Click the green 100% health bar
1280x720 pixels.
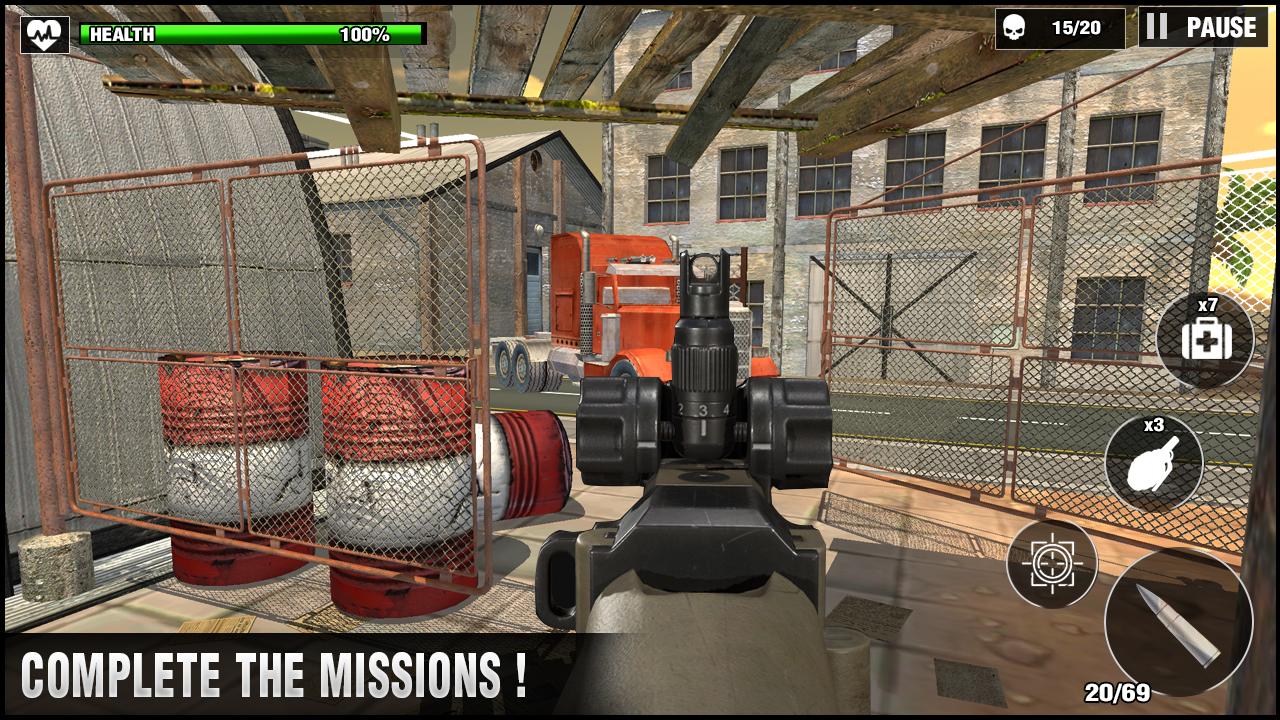(250, 33)
